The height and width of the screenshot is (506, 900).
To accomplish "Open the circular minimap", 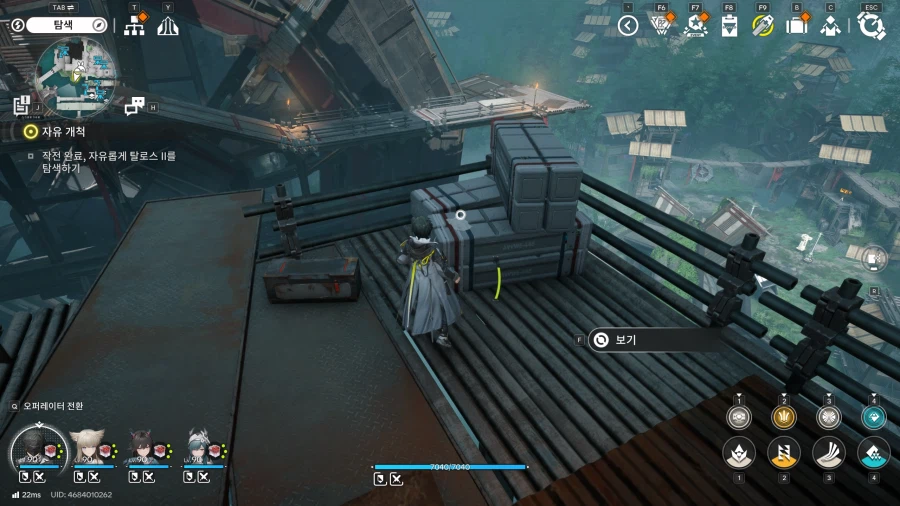I will [75, 72].
